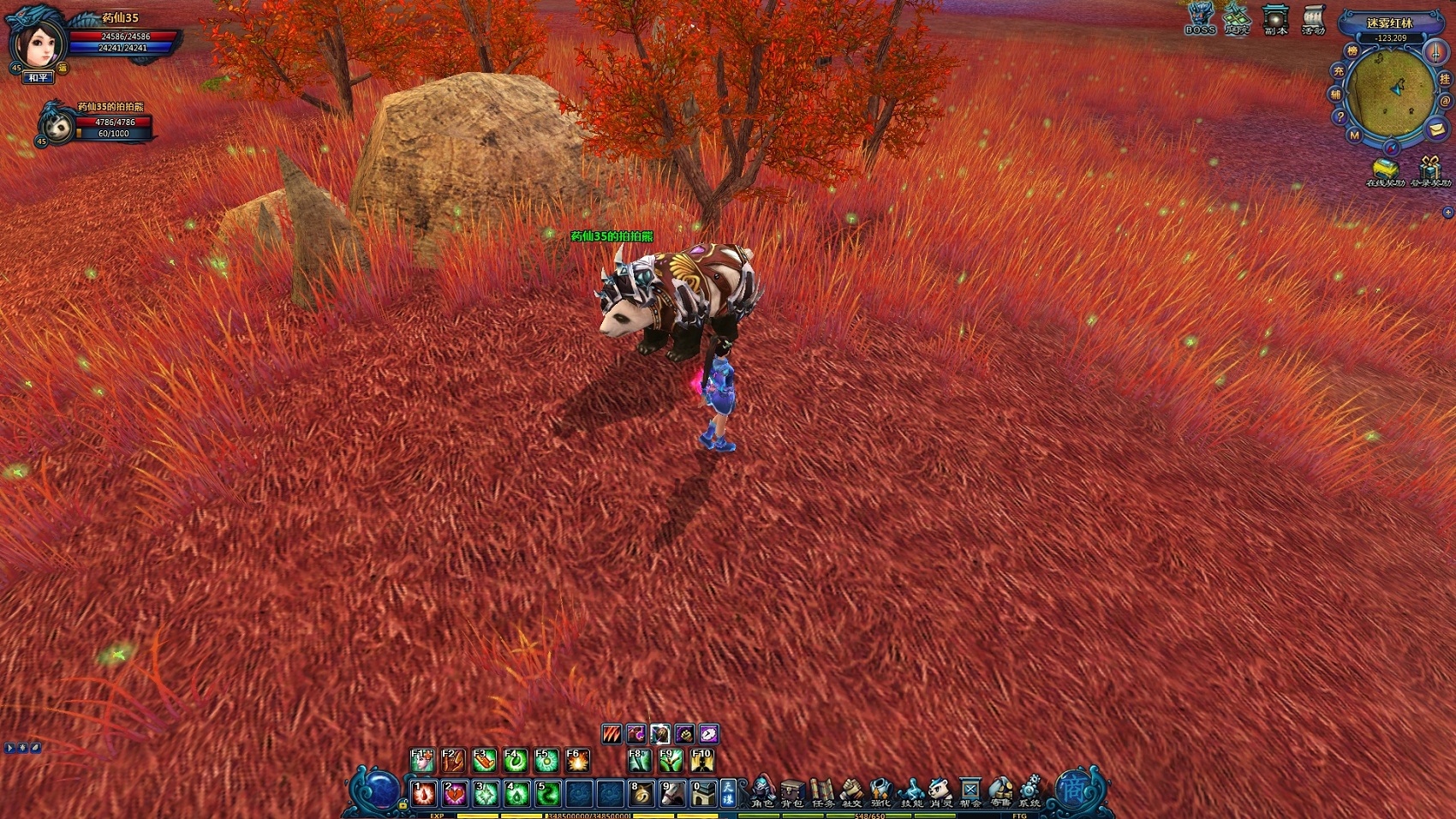Claim the 在线奖励 online reward chest
This screenshot has height=819, width=1456.
(x=1384, y=170)
